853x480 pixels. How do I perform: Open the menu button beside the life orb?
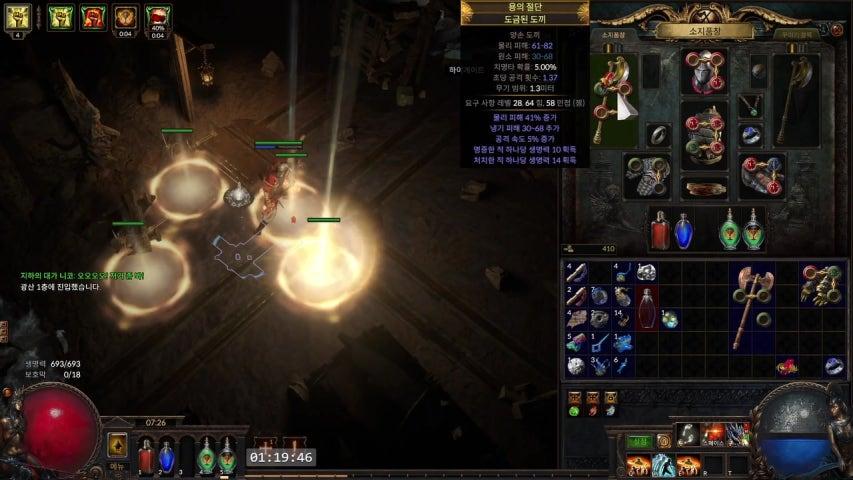point(117,448)
